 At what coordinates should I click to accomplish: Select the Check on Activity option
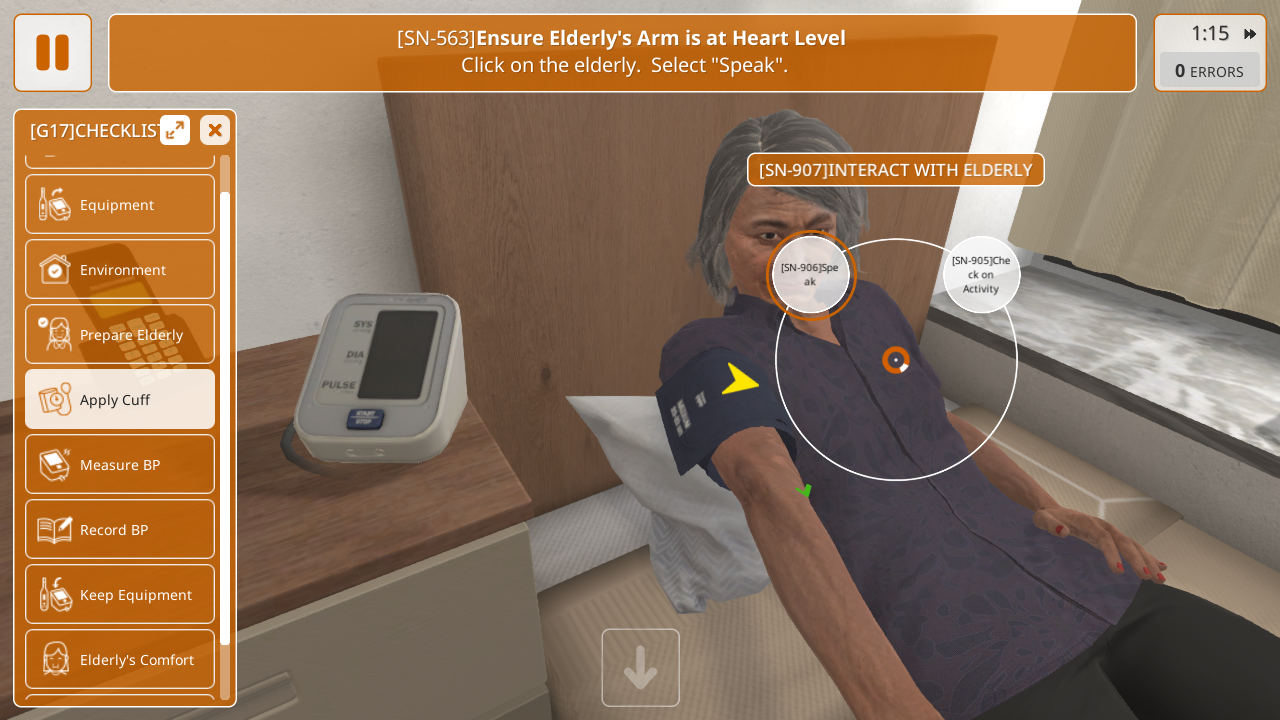981,274
